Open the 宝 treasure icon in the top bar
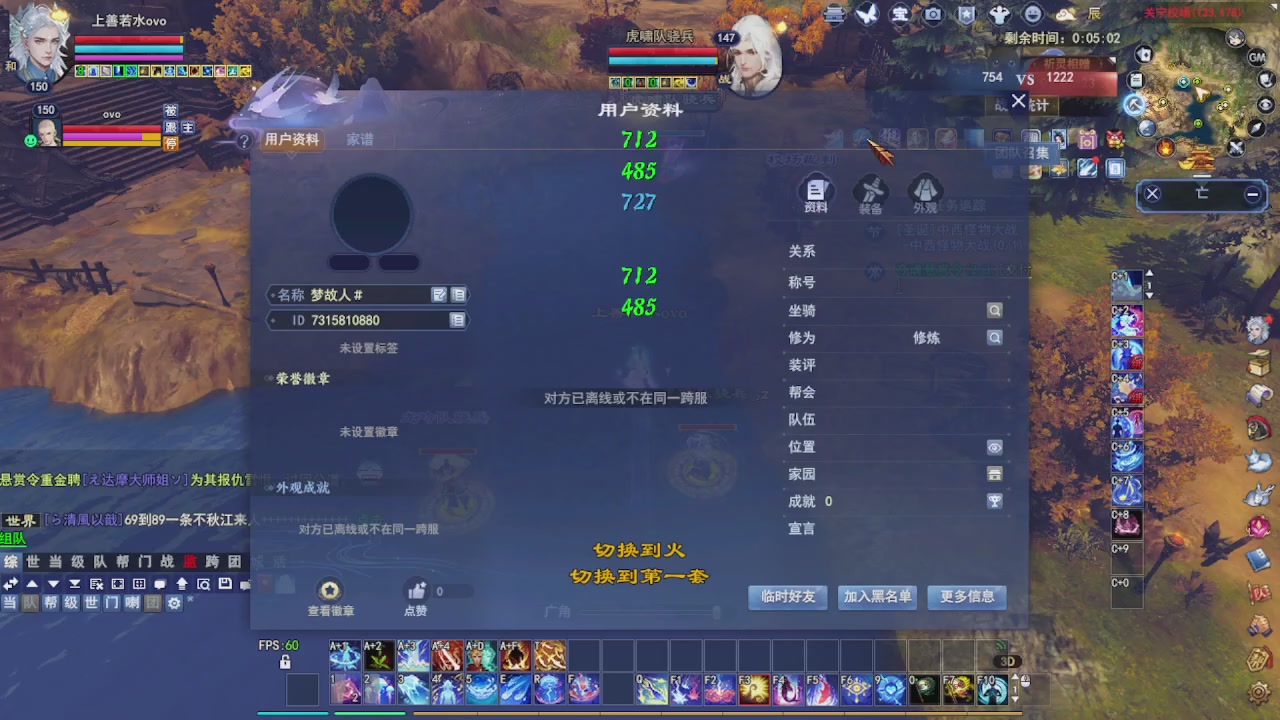Viewport: 1280px width, 720px height. pos(897,13)
